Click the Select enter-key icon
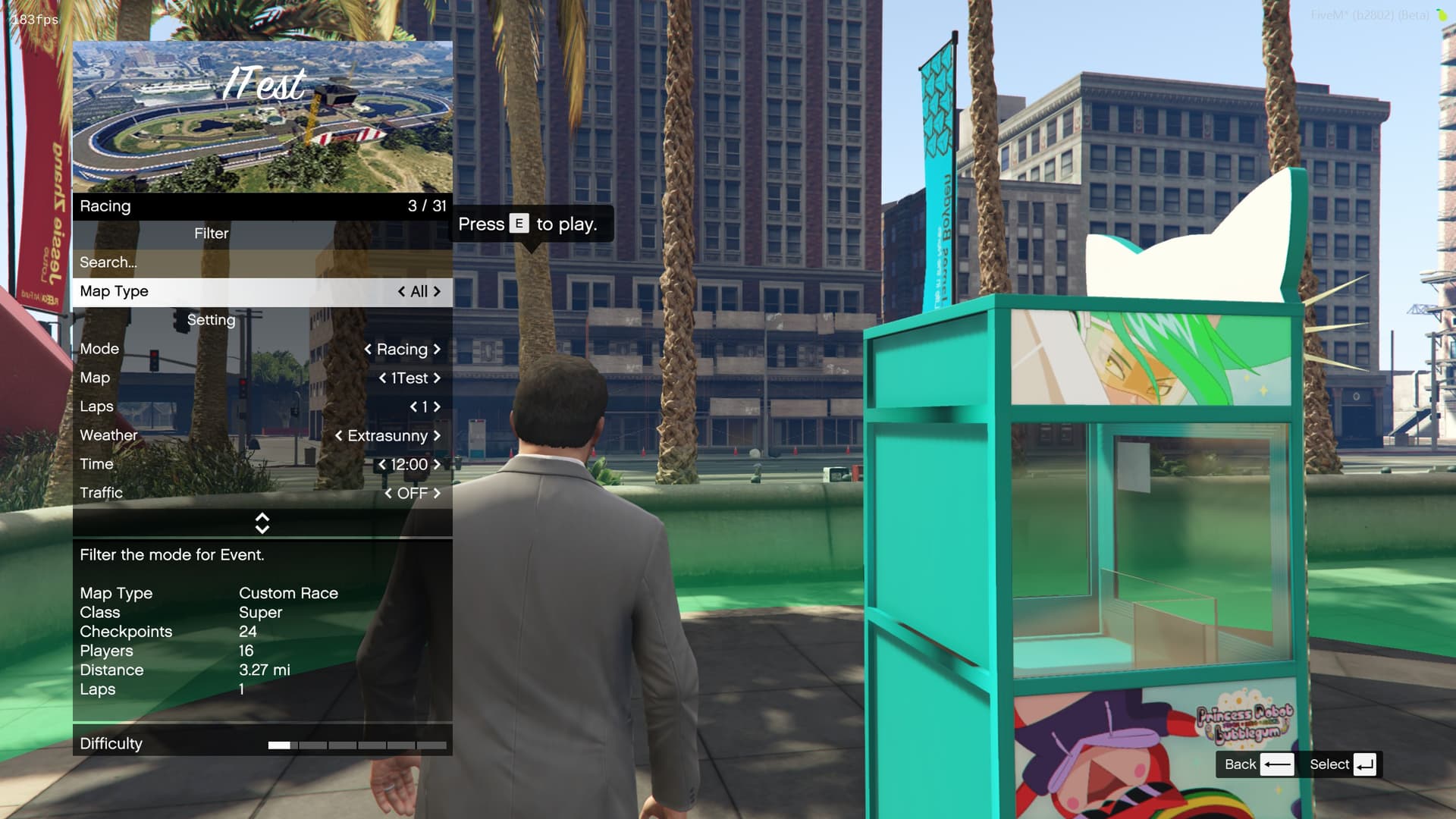The image size is (1456, 819). [x=1364, y=765]
